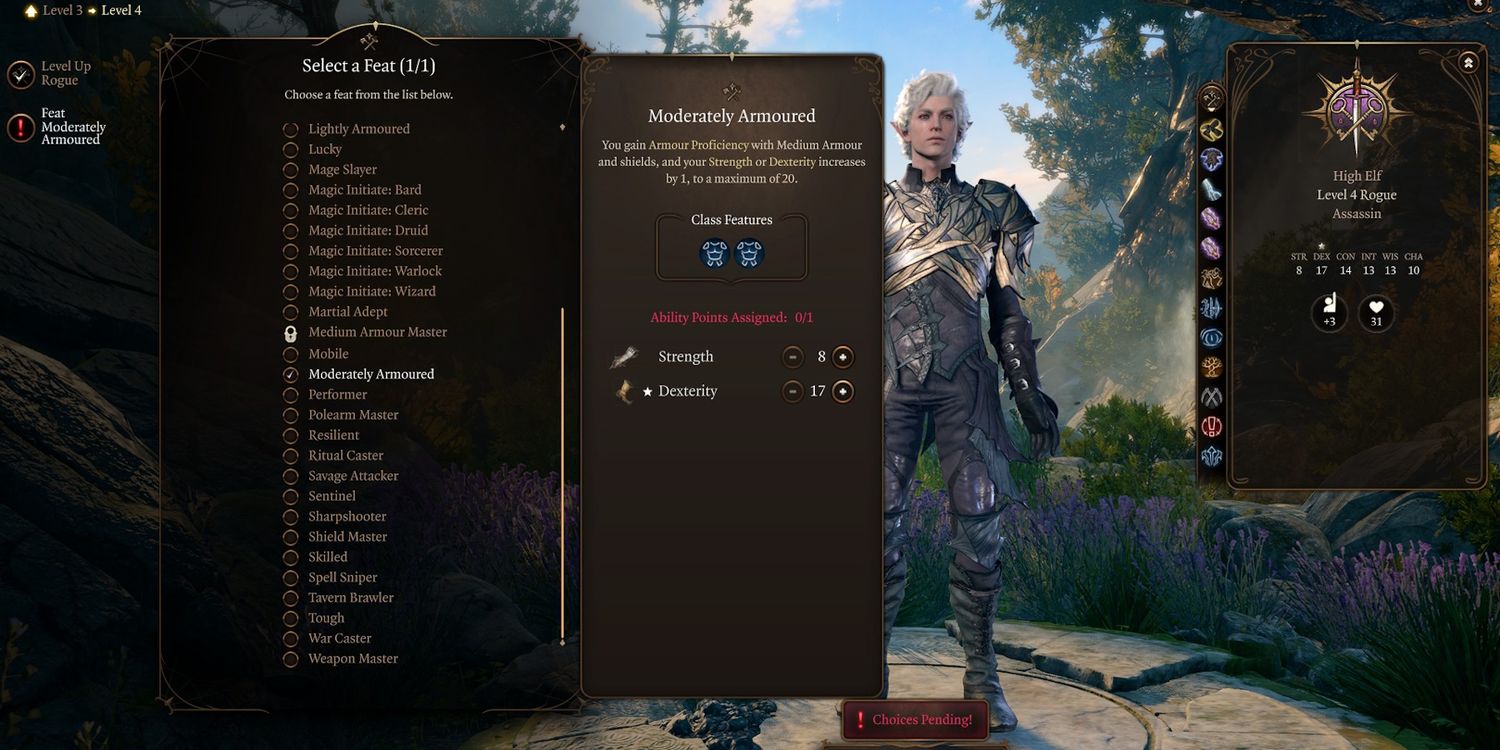Pick the Sharpshooter feat

(x=346, y=517)
